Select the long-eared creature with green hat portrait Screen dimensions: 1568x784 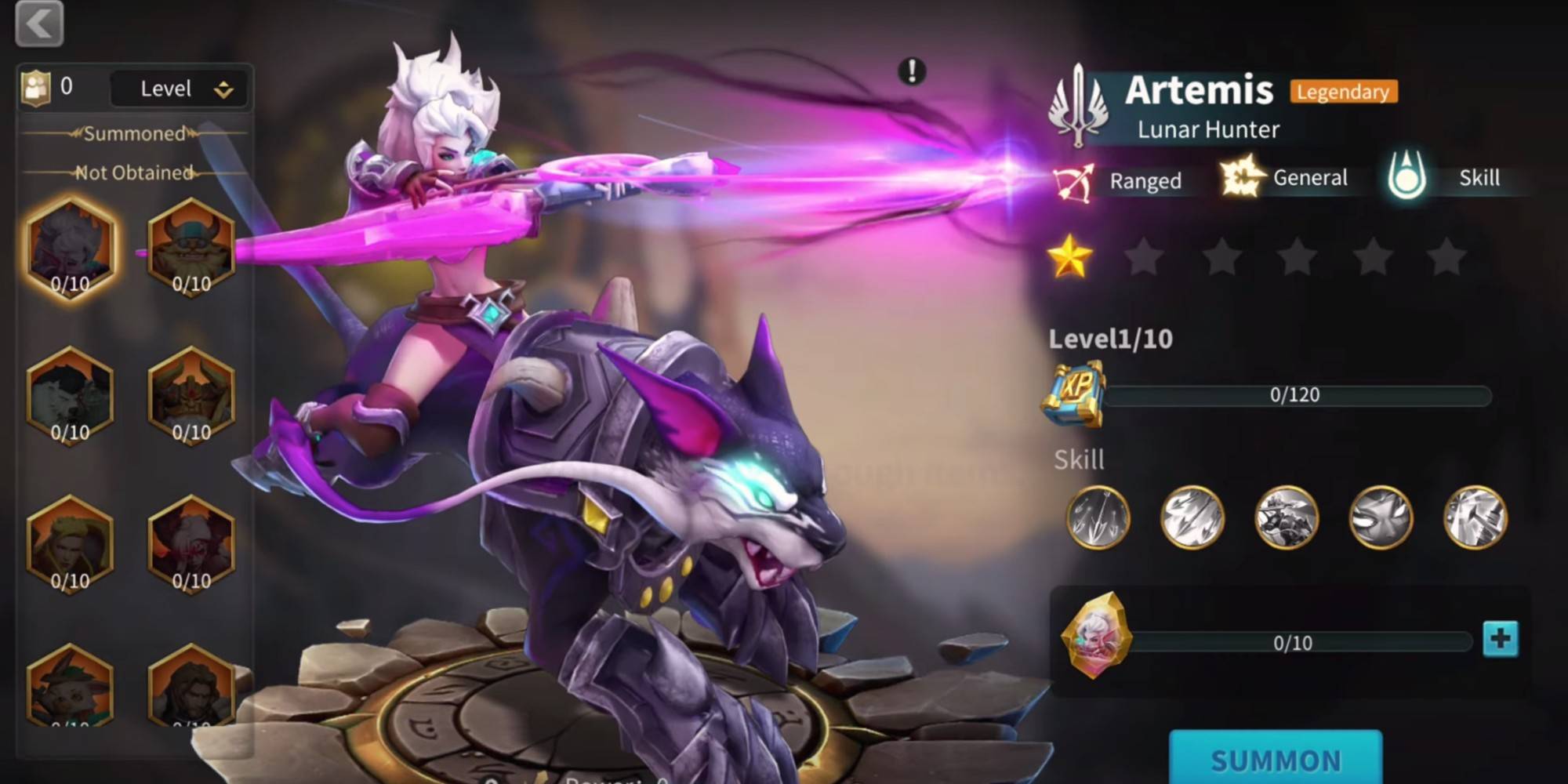point(71,686)
